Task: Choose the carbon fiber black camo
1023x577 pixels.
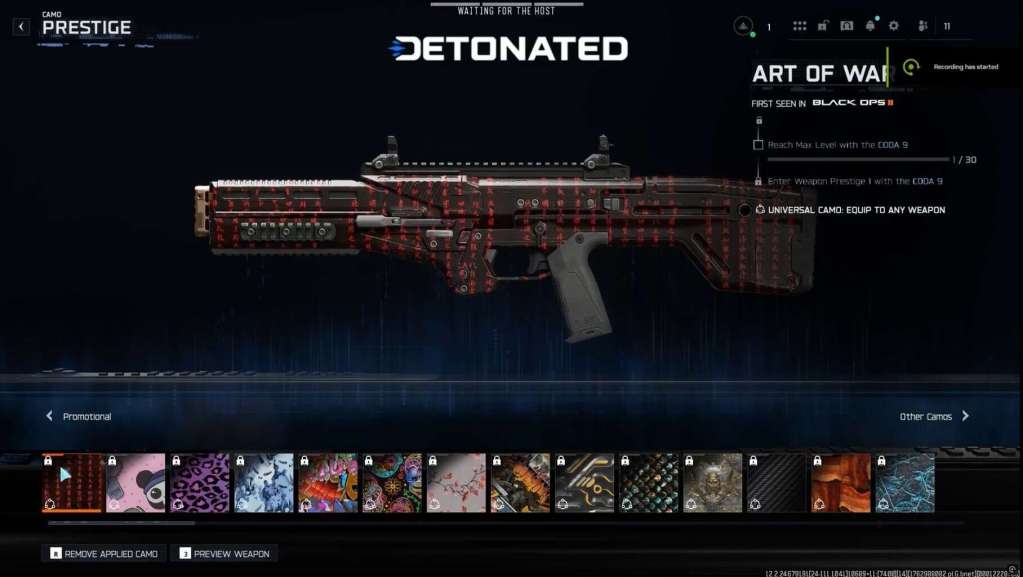Action: click(x=777, y=483)
